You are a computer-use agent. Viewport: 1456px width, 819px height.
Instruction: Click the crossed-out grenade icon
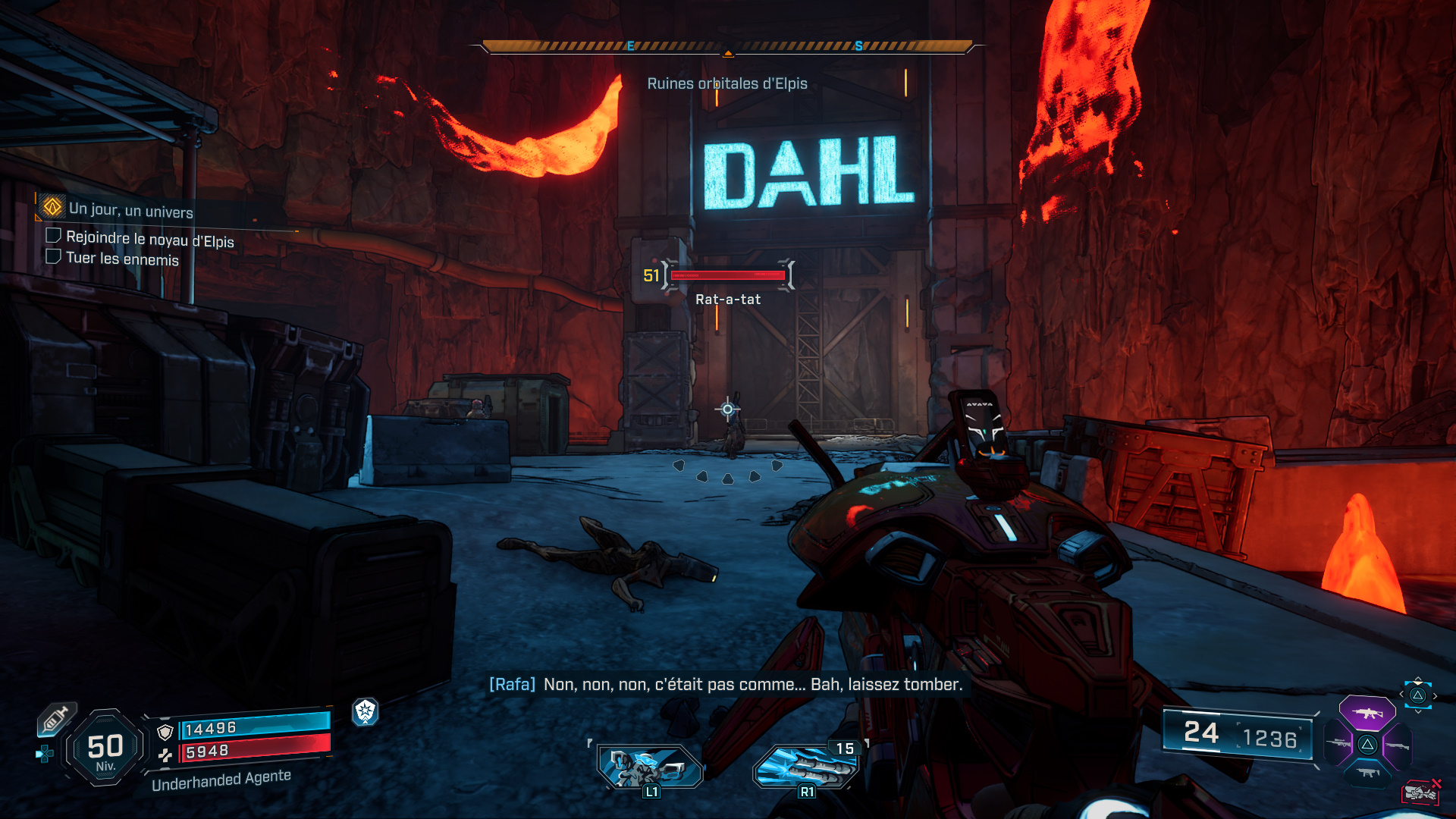[x=1422, y=792]
